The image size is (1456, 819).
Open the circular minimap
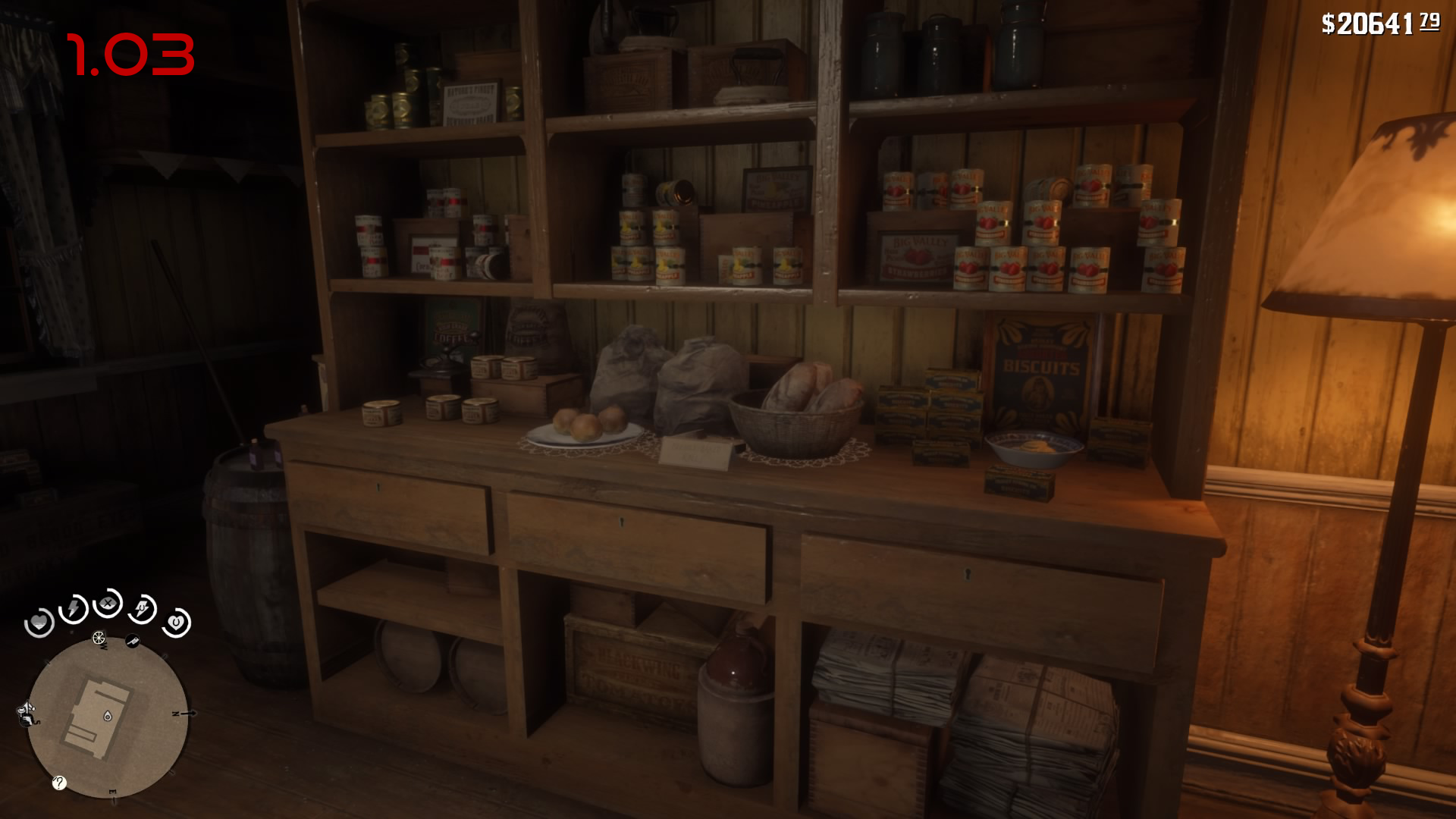[108, 717]
